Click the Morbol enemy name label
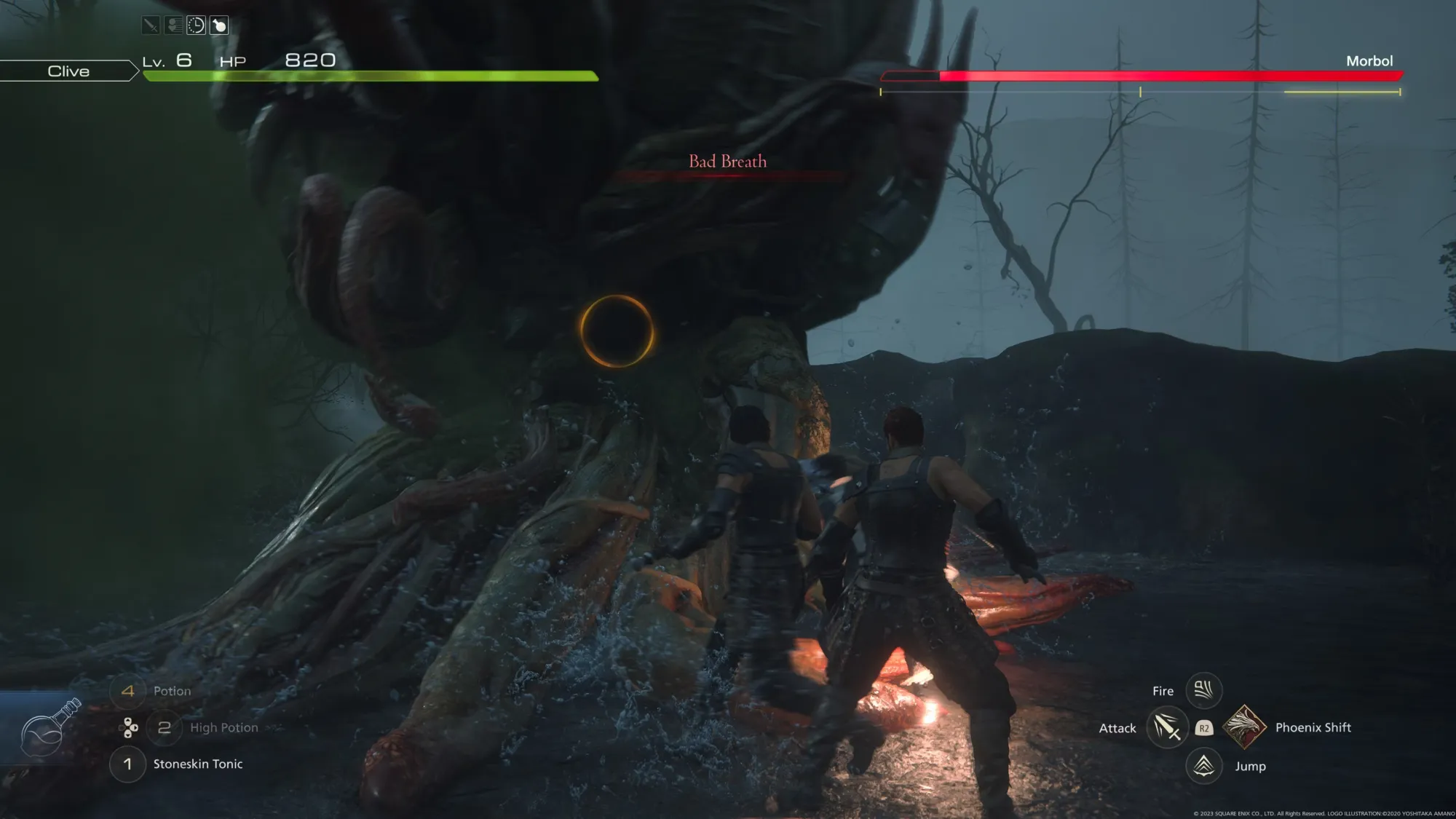Screen dimensions: 1456x819 coord(1369,61)
